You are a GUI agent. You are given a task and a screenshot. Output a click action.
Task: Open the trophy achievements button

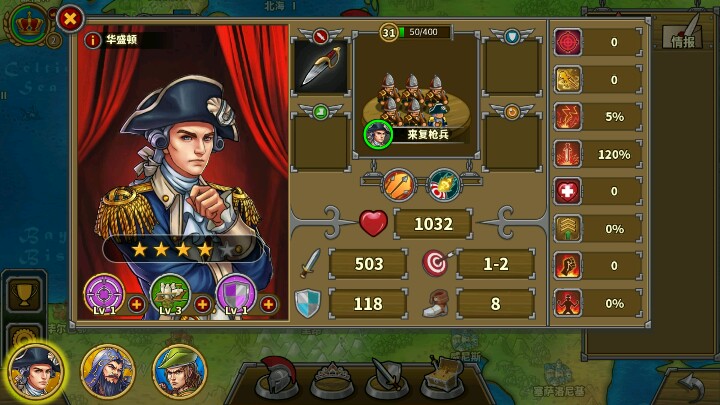[x=22, y=294]
